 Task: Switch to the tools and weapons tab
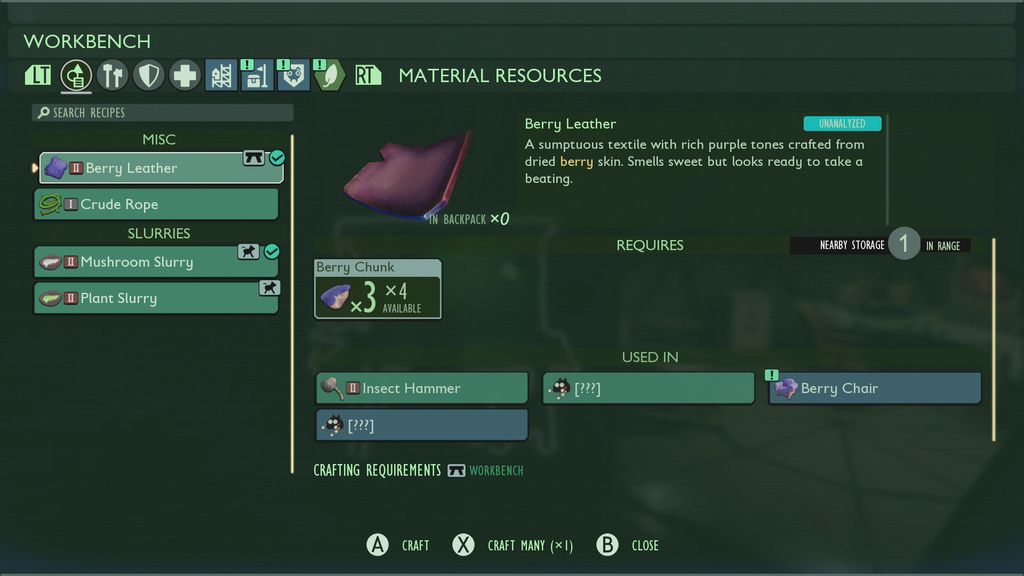click(x=113, y=76)
